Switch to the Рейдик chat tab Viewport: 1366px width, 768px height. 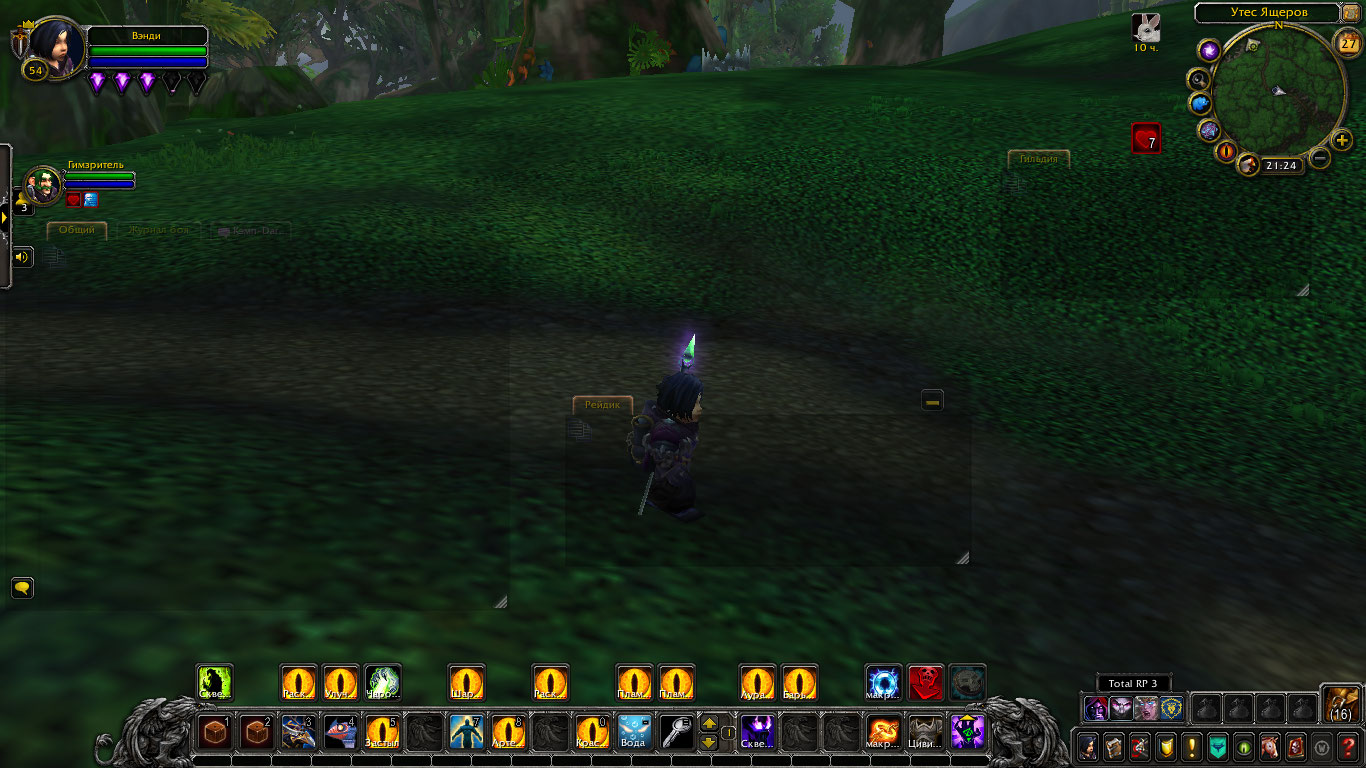pos(603,404)
